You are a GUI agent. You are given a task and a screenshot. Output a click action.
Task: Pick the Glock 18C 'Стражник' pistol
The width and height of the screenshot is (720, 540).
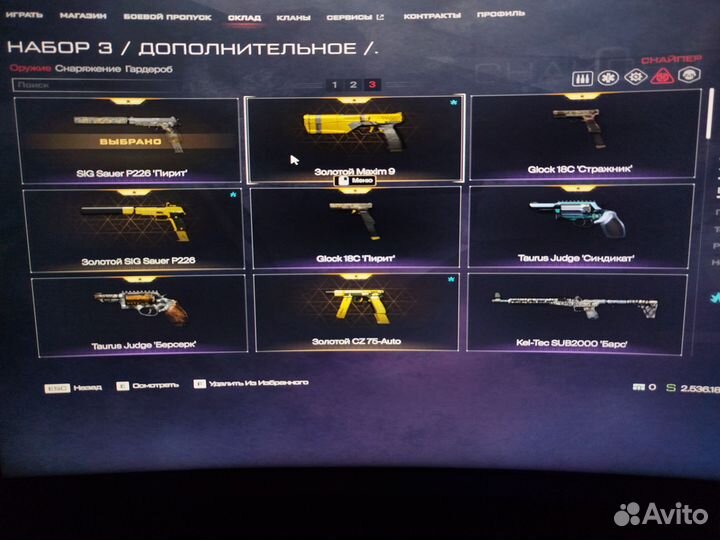click(x=577, y=140)
